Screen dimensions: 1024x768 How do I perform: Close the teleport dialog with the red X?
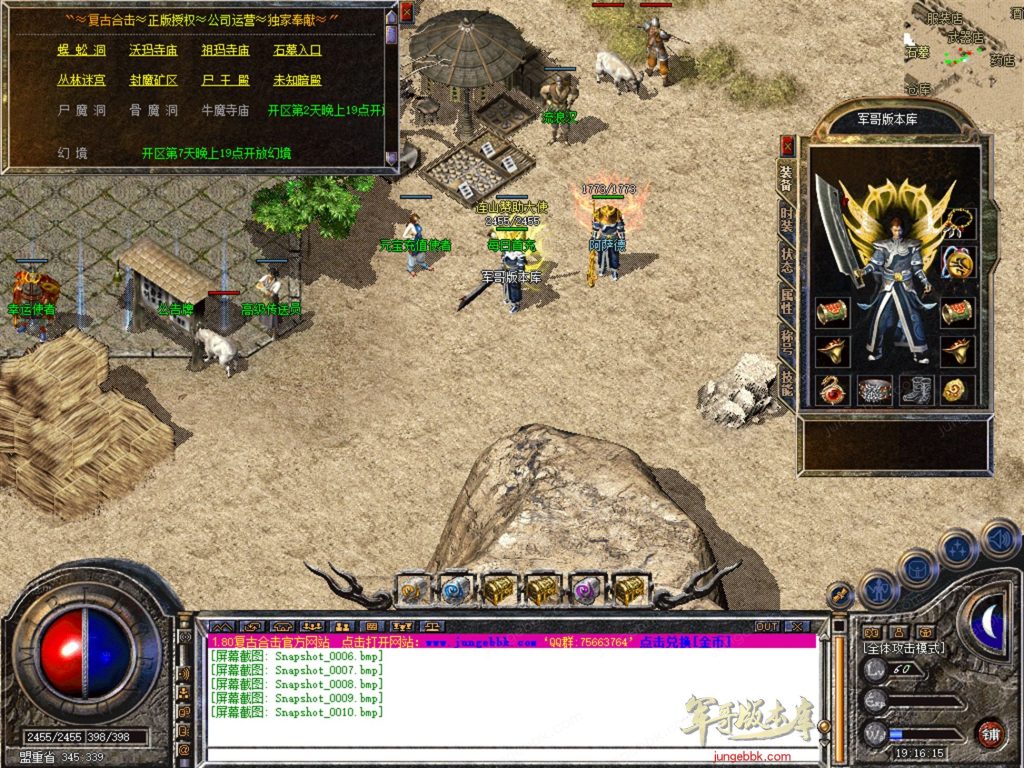tap(406, 12)
